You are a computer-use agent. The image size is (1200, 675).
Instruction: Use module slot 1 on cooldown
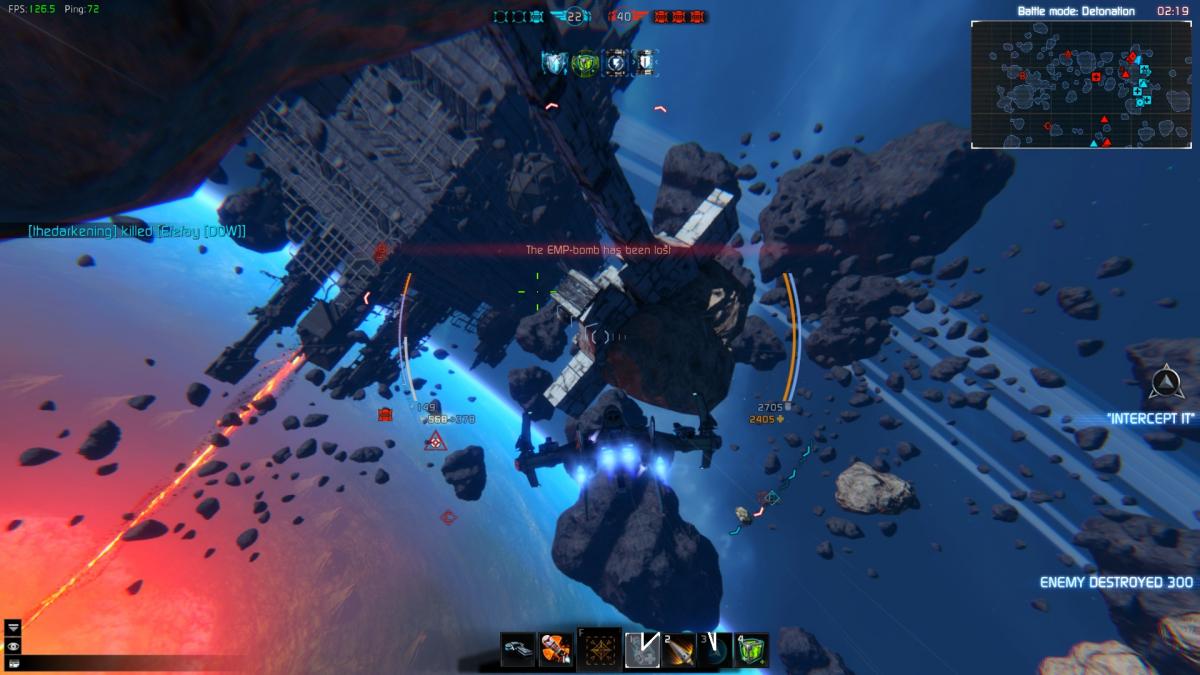click(641, 650)
